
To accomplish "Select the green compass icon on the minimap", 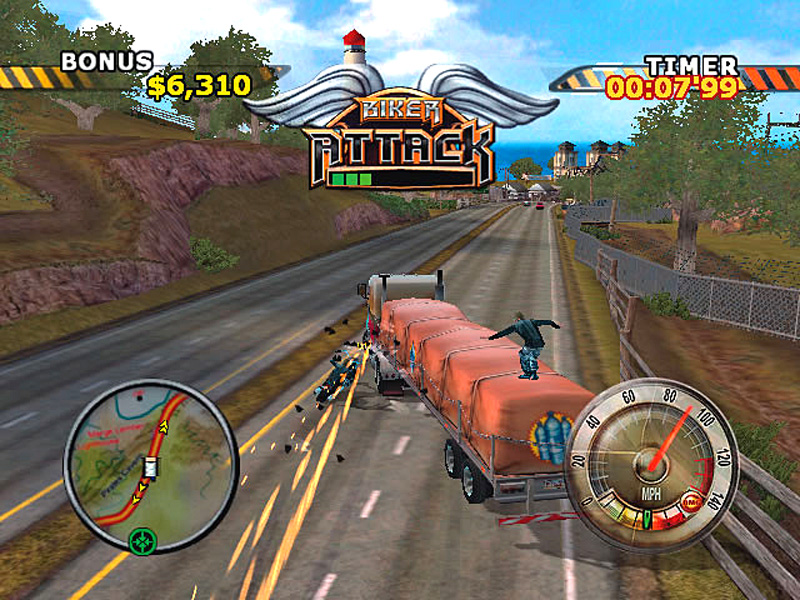I will (144, 541).
